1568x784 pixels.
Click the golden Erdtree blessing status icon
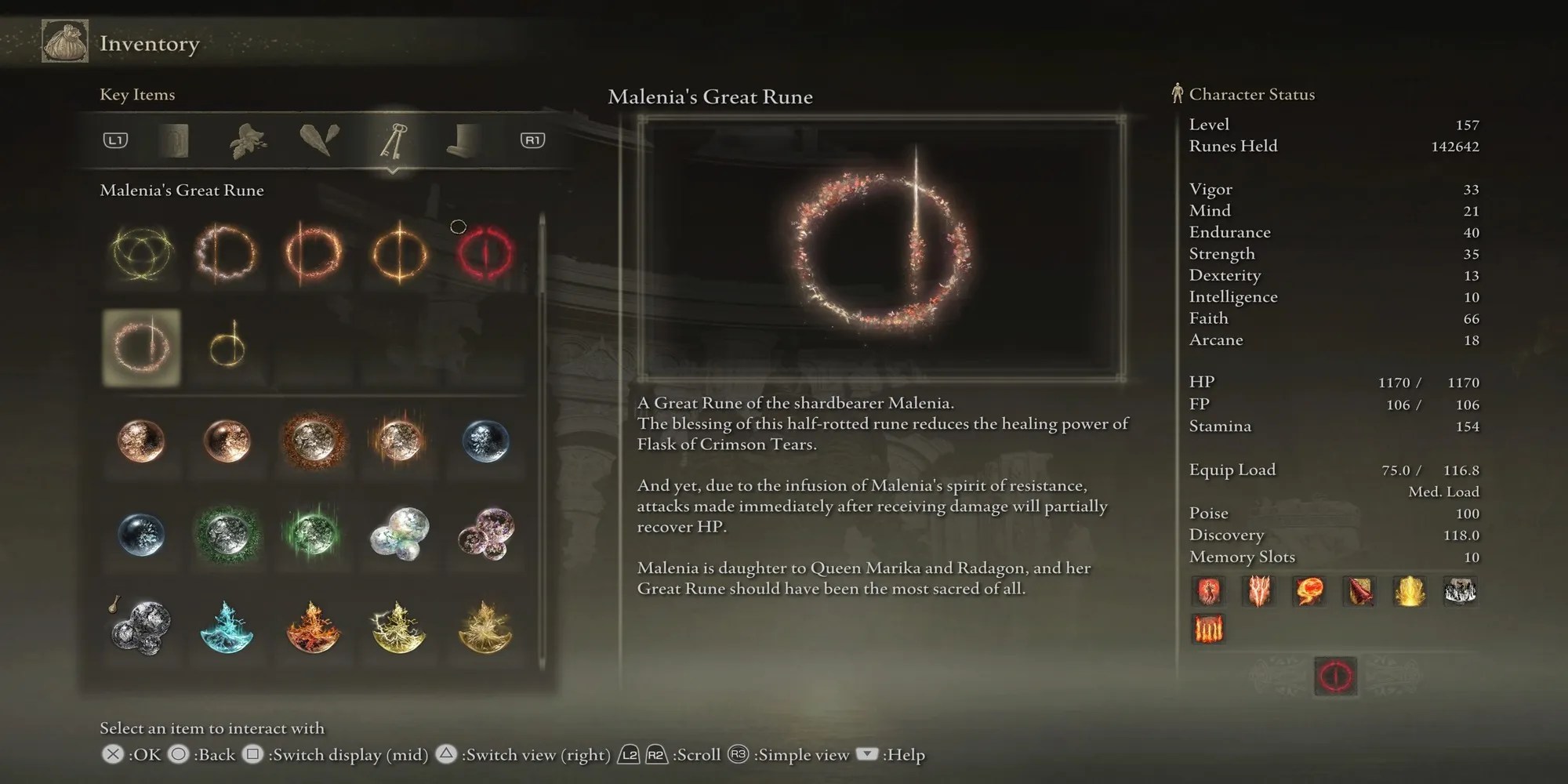point(1409,592)
